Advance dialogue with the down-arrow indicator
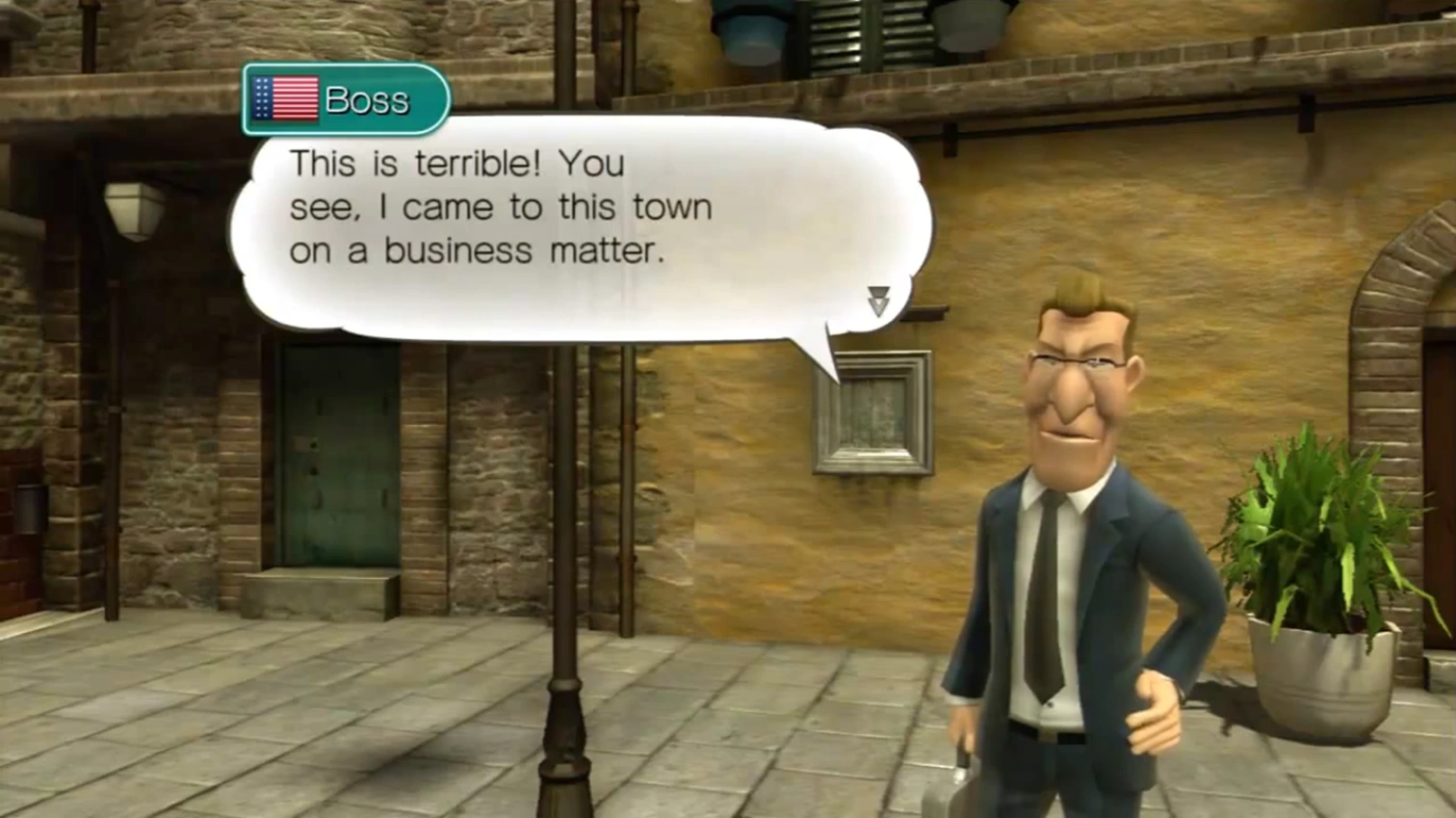This screenshot has width=1456, height=818. pyautogui.click(x=877, y=301)
